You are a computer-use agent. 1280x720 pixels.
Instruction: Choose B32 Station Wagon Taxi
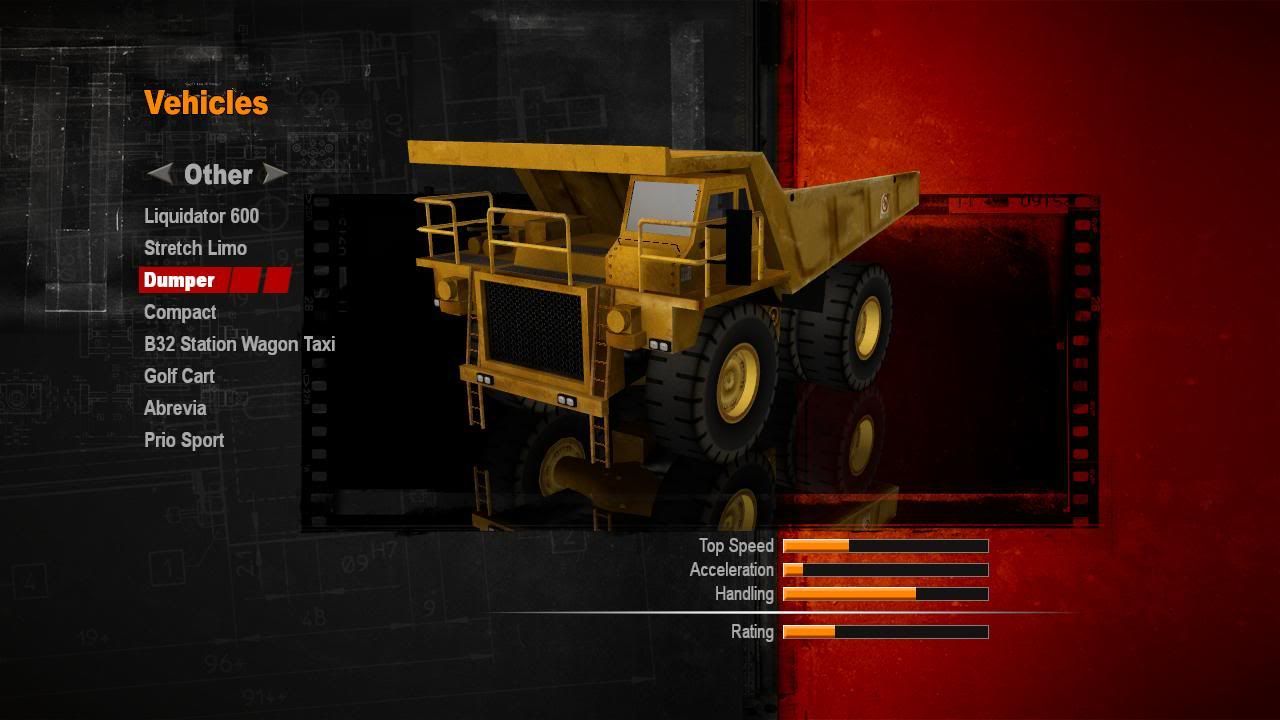[x=239, y=344]
